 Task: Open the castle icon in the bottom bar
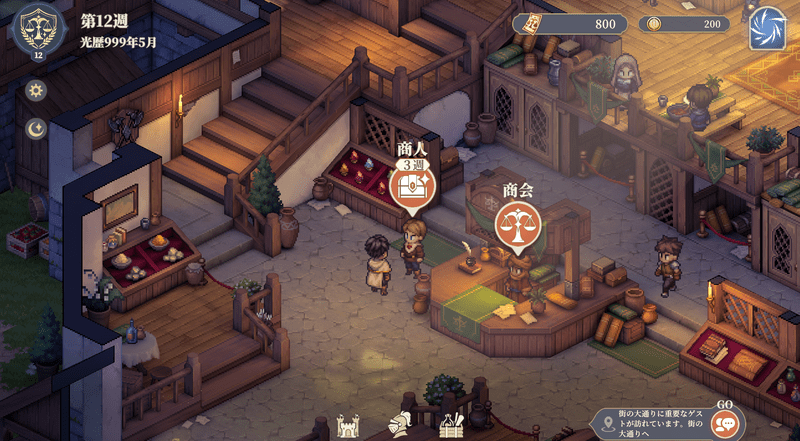point(348,425)
